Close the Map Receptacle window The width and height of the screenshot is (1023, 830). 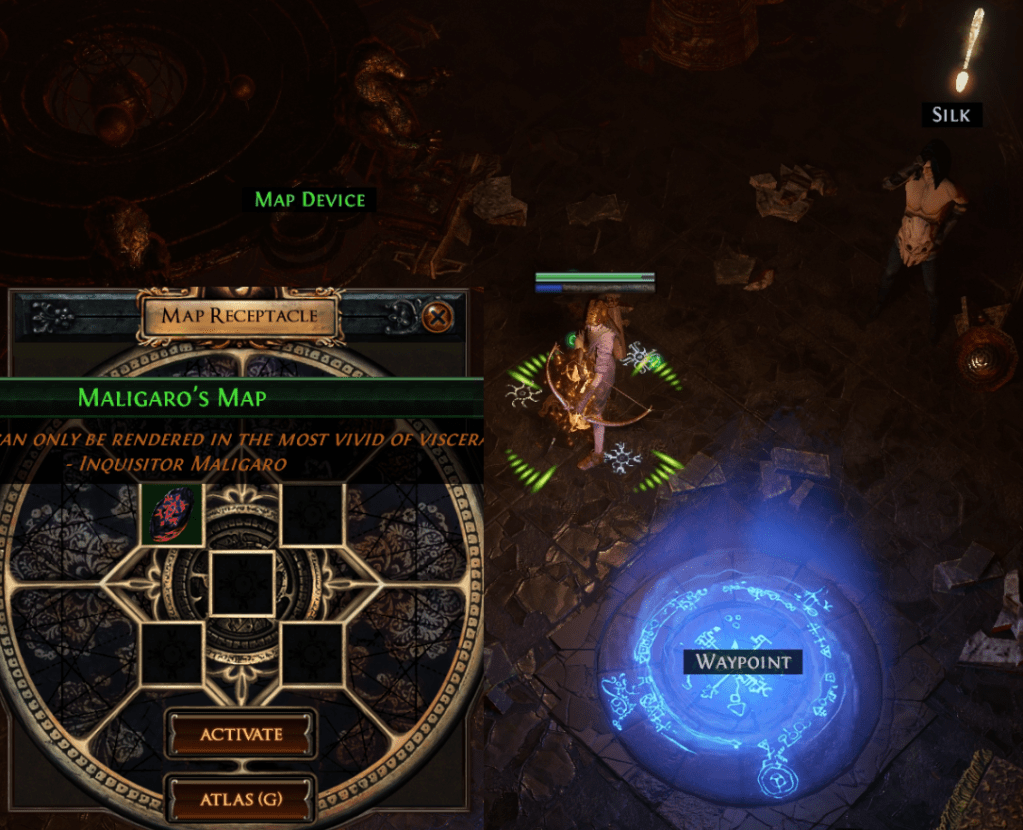[437, 318]
